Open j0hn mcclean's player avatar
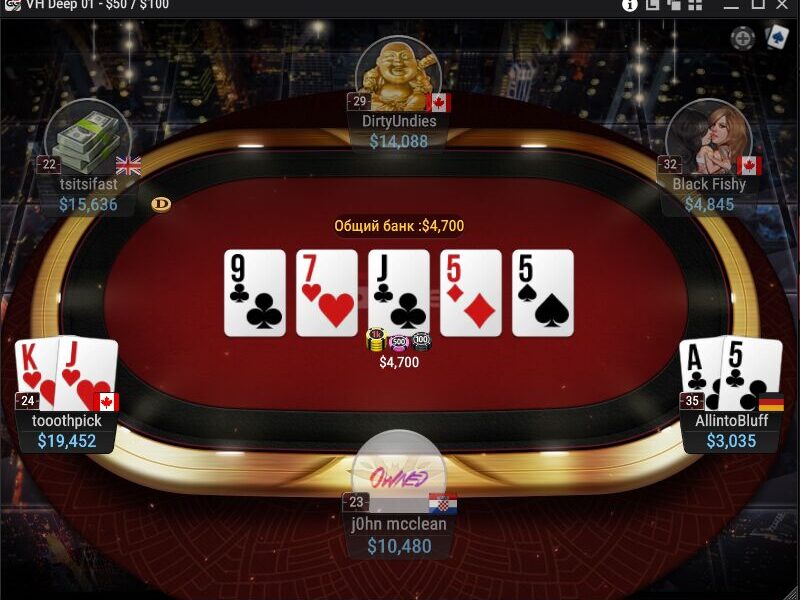 tap(398, 470)
